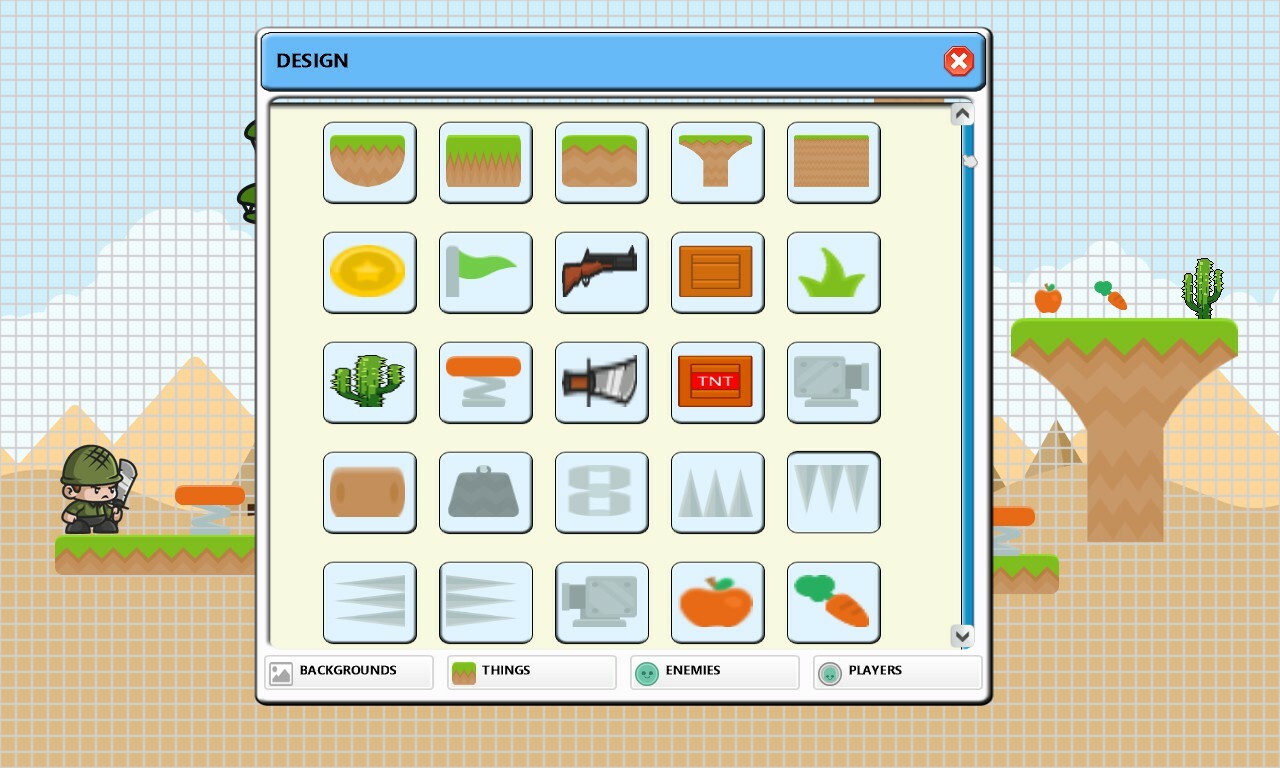Select the cannon item
The width and height of the screenshot is (1280, 768).
[x=833, y=382]
